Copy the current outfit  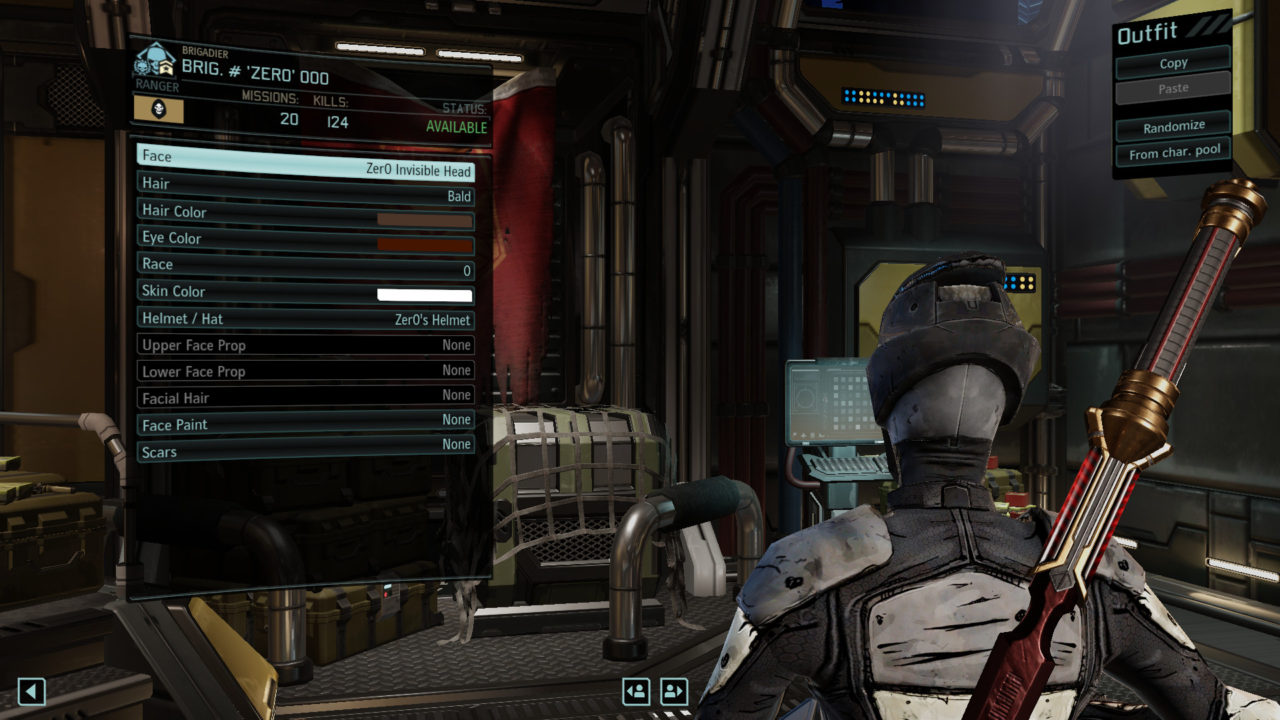coord(1173,63)
